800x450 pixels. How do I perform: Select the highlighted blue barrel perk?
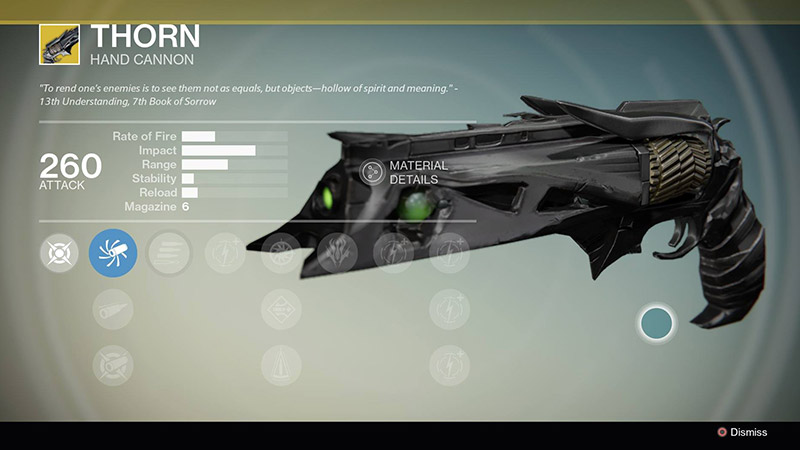[113, 253]
